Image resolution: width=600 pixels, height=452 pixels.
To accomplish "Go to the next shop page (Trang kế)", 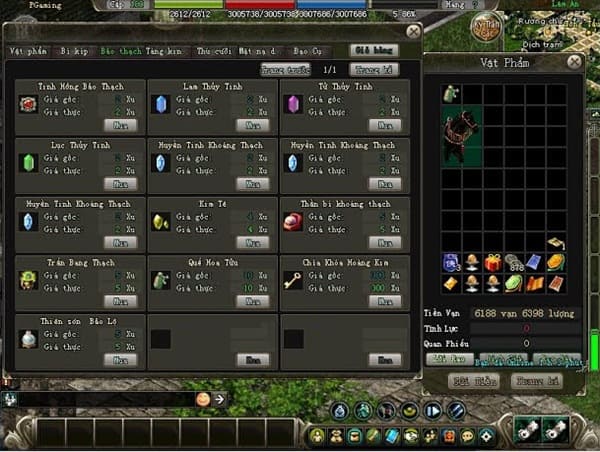I will click(371, 71).
